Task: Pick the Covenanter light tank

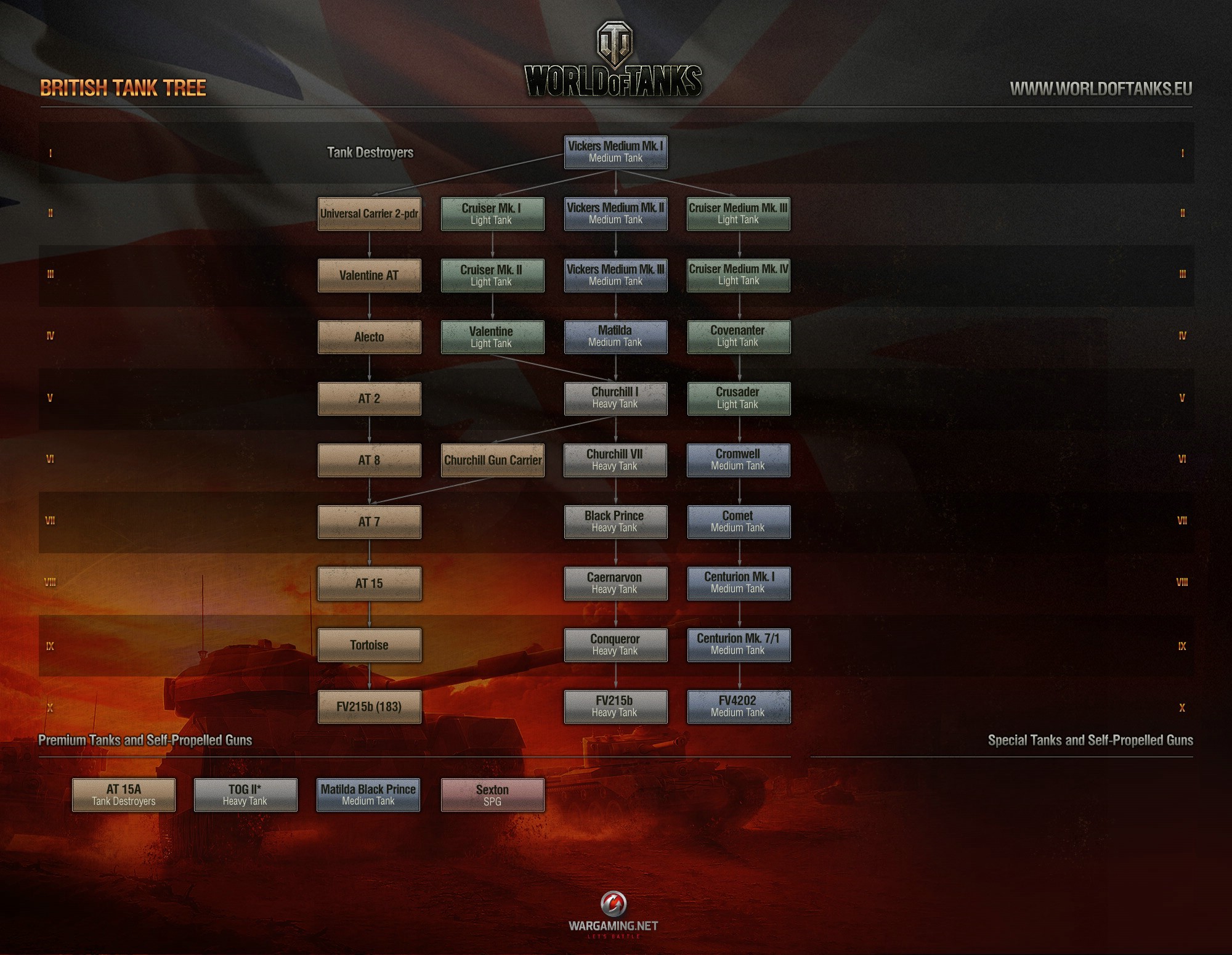Action: [739, 336]
